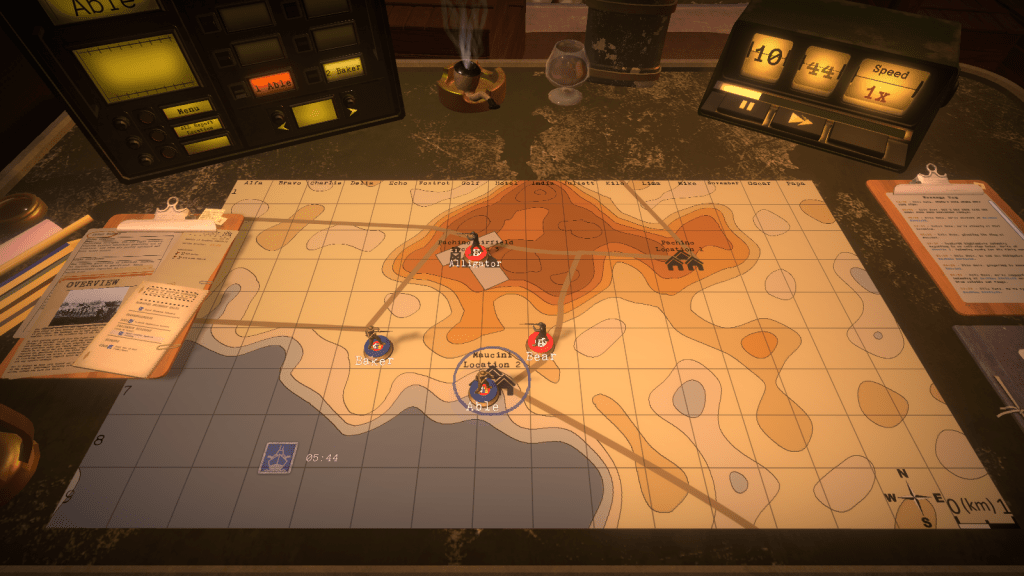Select the red Bear enemy token
This screenshot has width=1024, height=576.
[x=539, y=341]
